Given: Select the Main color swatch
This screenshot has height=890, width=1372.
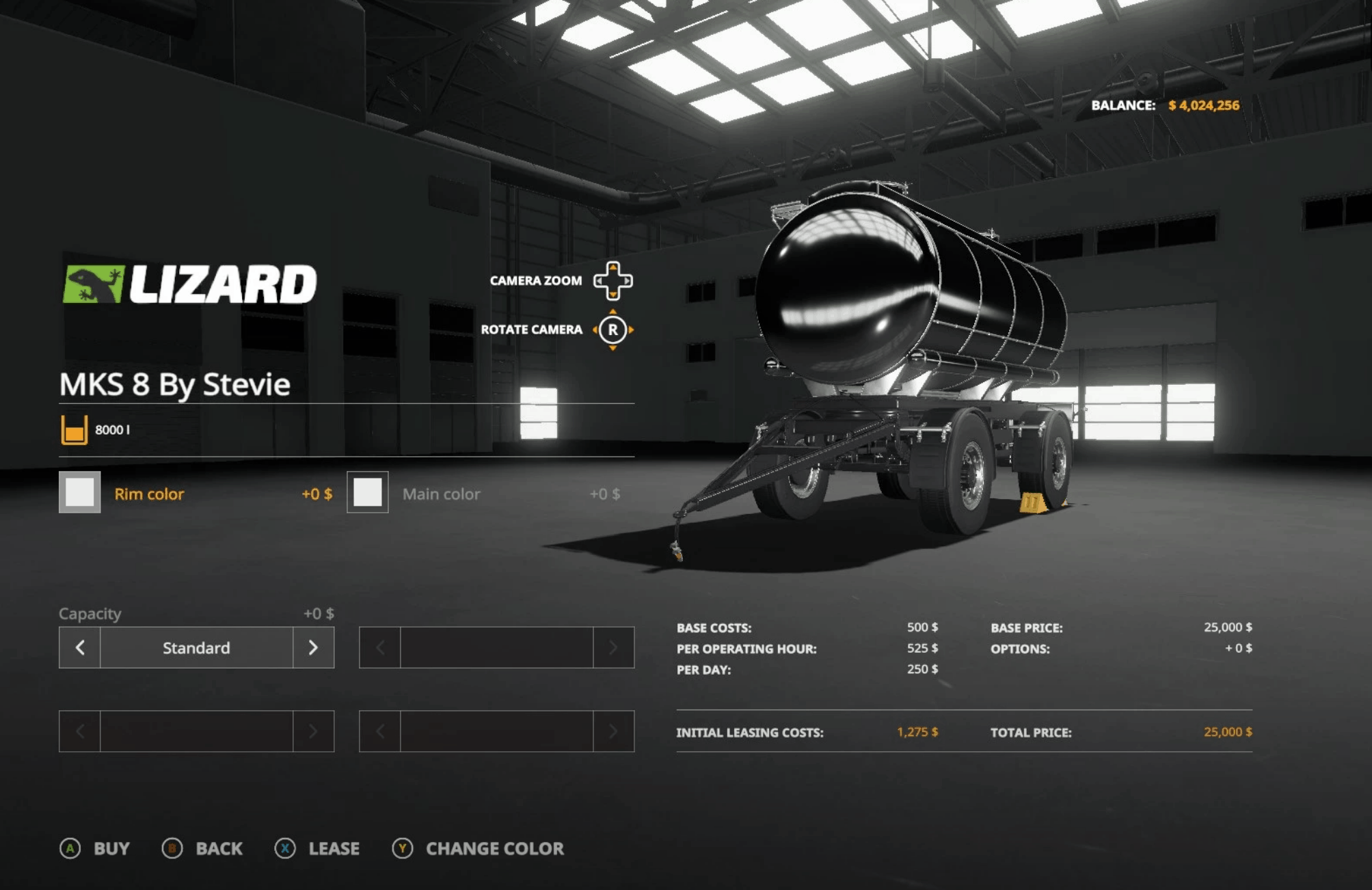Looking at the screenshot, I should 367,492.
